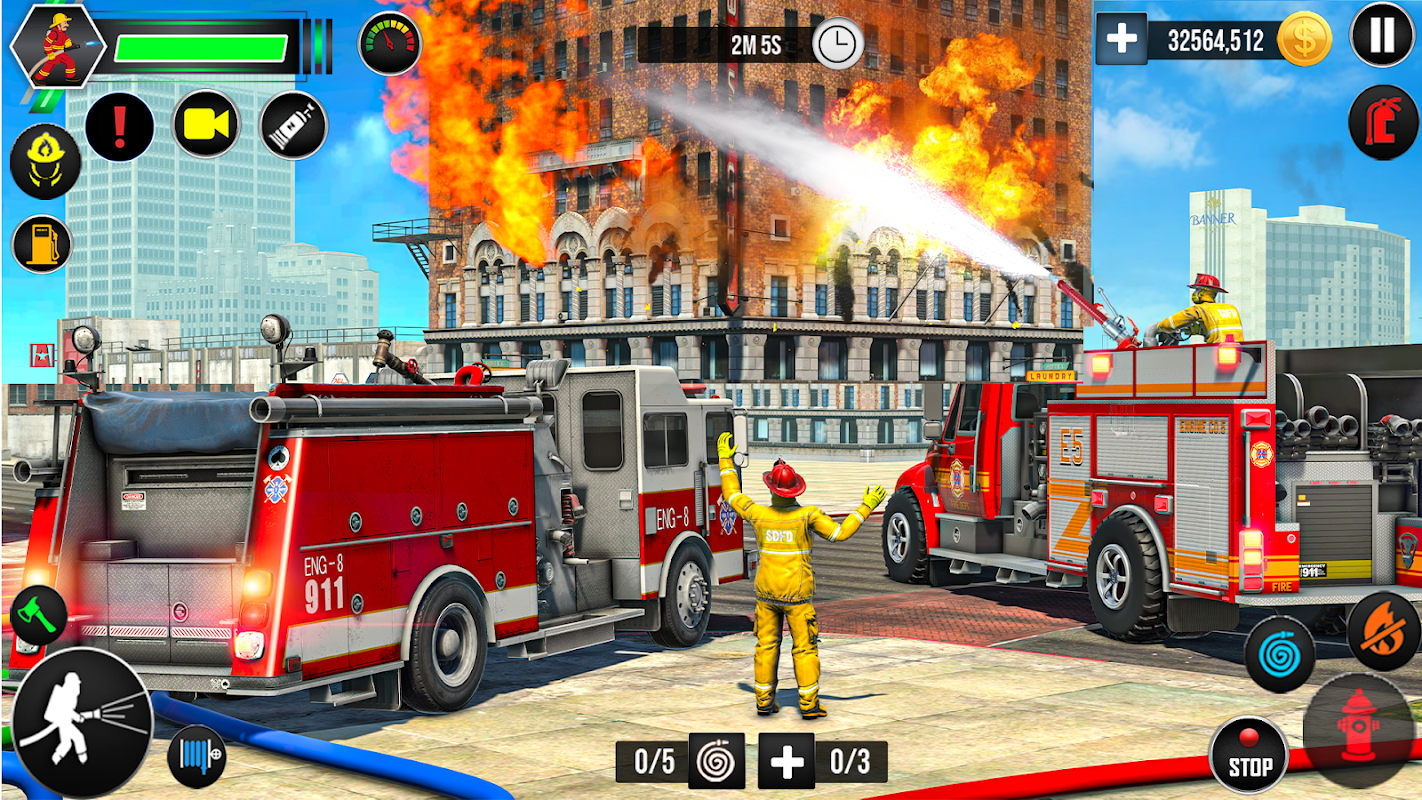The height and width of the screenshot is (800, 1422).
Task: Tap the firefighter avatar portrait
Action: 58,46
